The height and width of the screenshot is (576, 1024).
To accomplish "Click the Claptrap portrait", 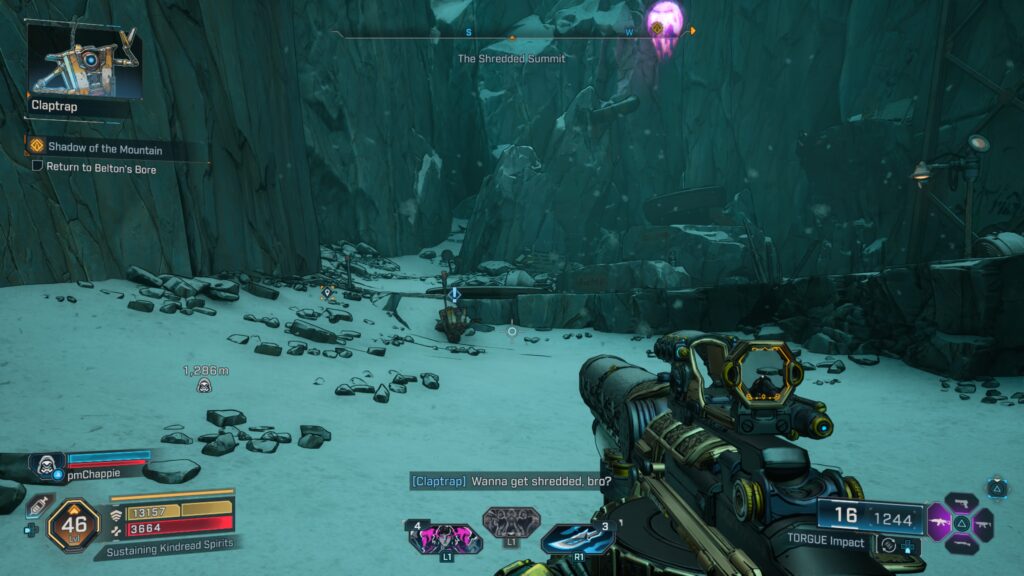I will click(x=82, y=60).
